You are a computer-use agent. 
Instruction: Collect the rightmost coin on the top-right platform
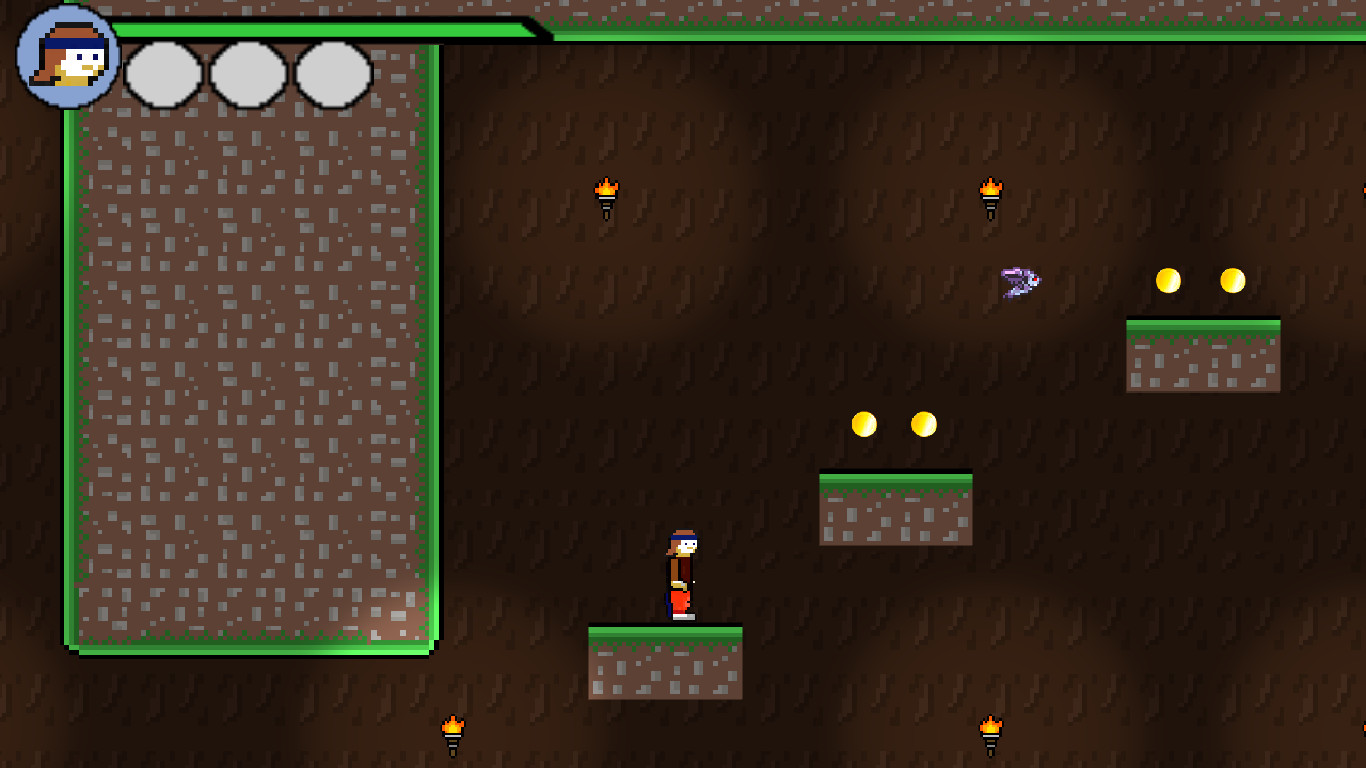[1231, 281]
